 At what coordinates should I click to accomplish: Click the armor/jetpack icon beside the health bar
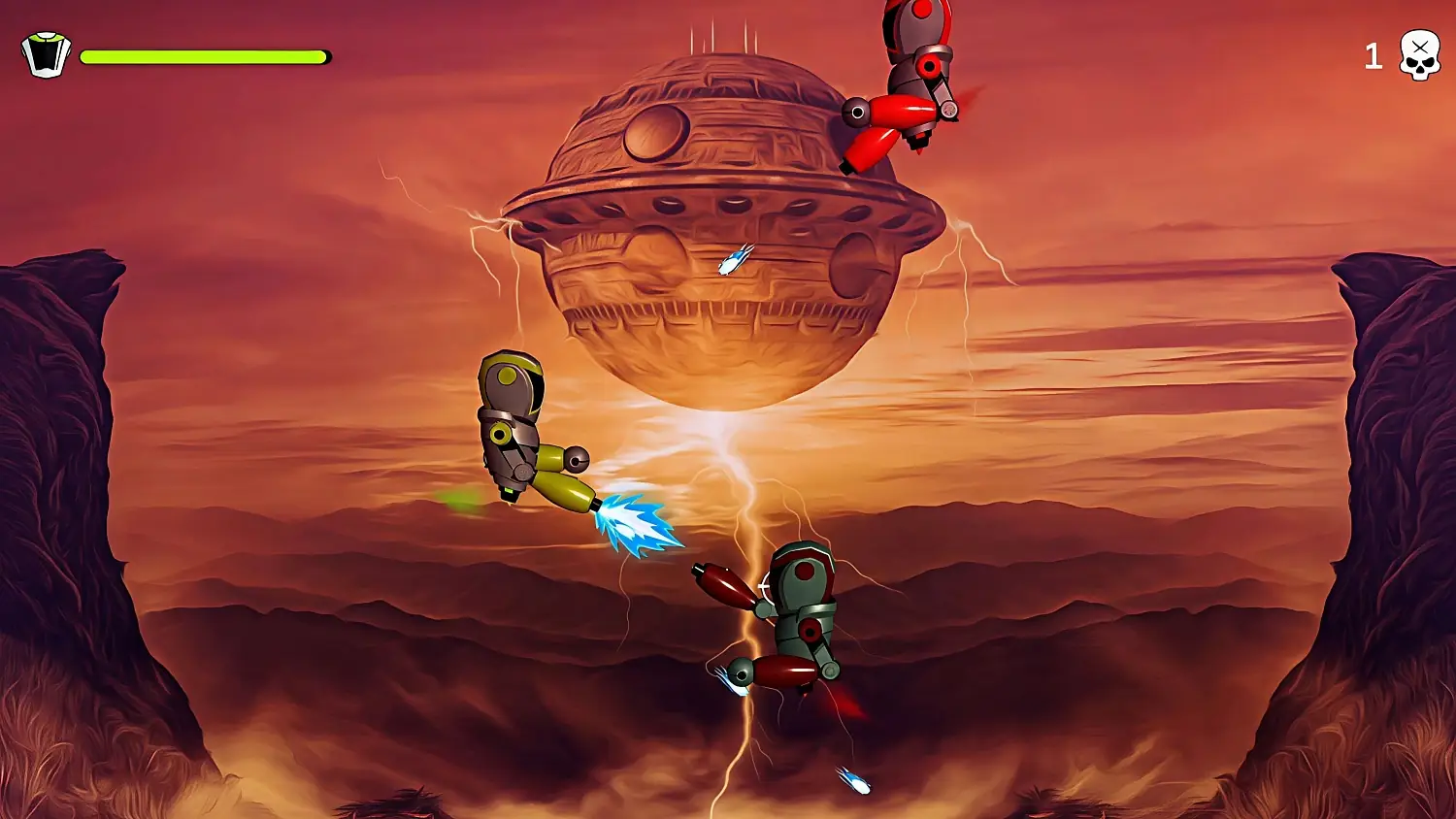(x=45, y=55)
